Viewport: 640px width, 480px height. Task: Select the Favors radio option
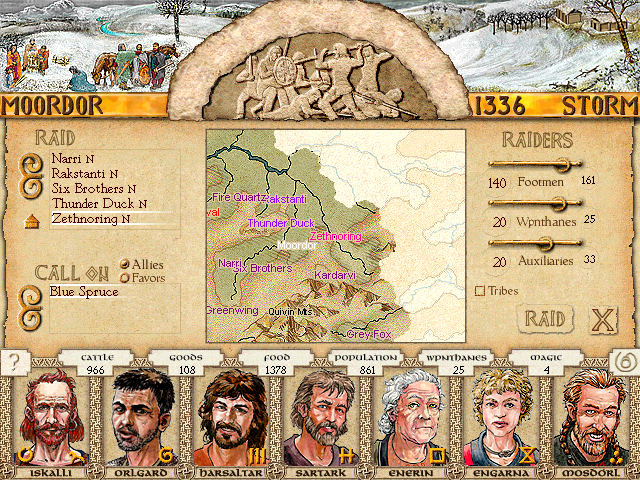coord(125,277)
